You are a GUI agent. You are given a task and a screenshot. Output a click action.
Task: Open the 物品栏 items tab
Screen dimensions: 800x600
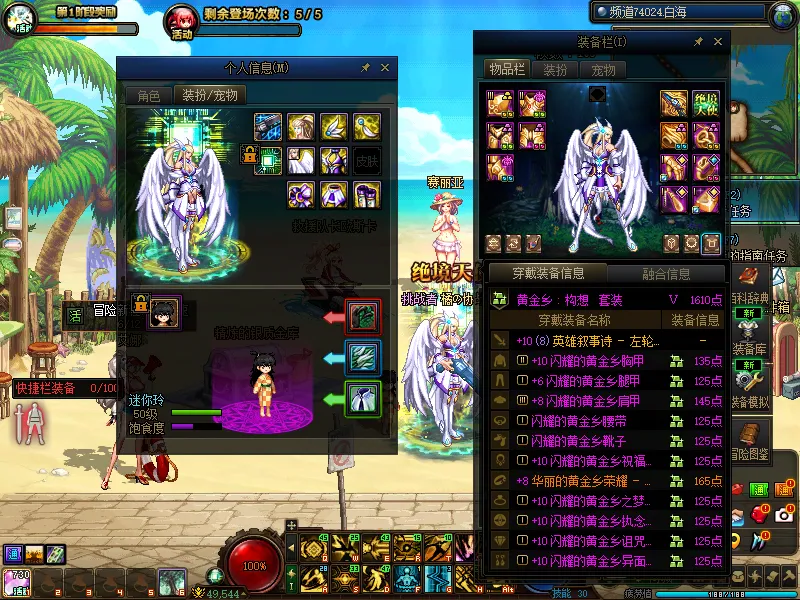click(506, 69)
